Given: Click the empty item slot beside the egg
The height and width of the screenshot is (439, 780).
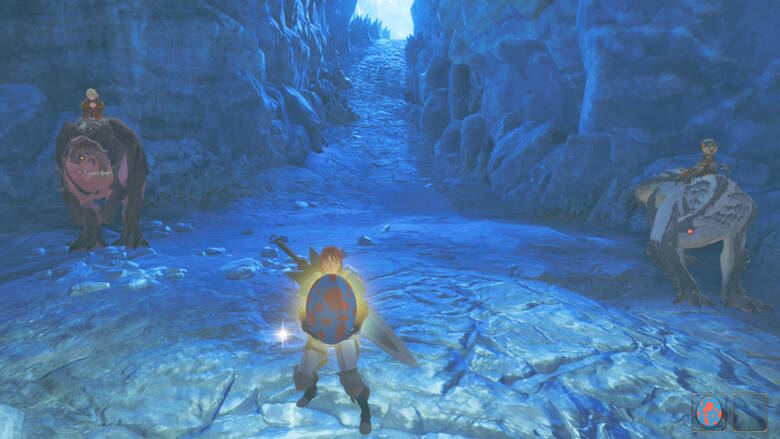Looking at the screenshot, I should [x=749, y=411].
